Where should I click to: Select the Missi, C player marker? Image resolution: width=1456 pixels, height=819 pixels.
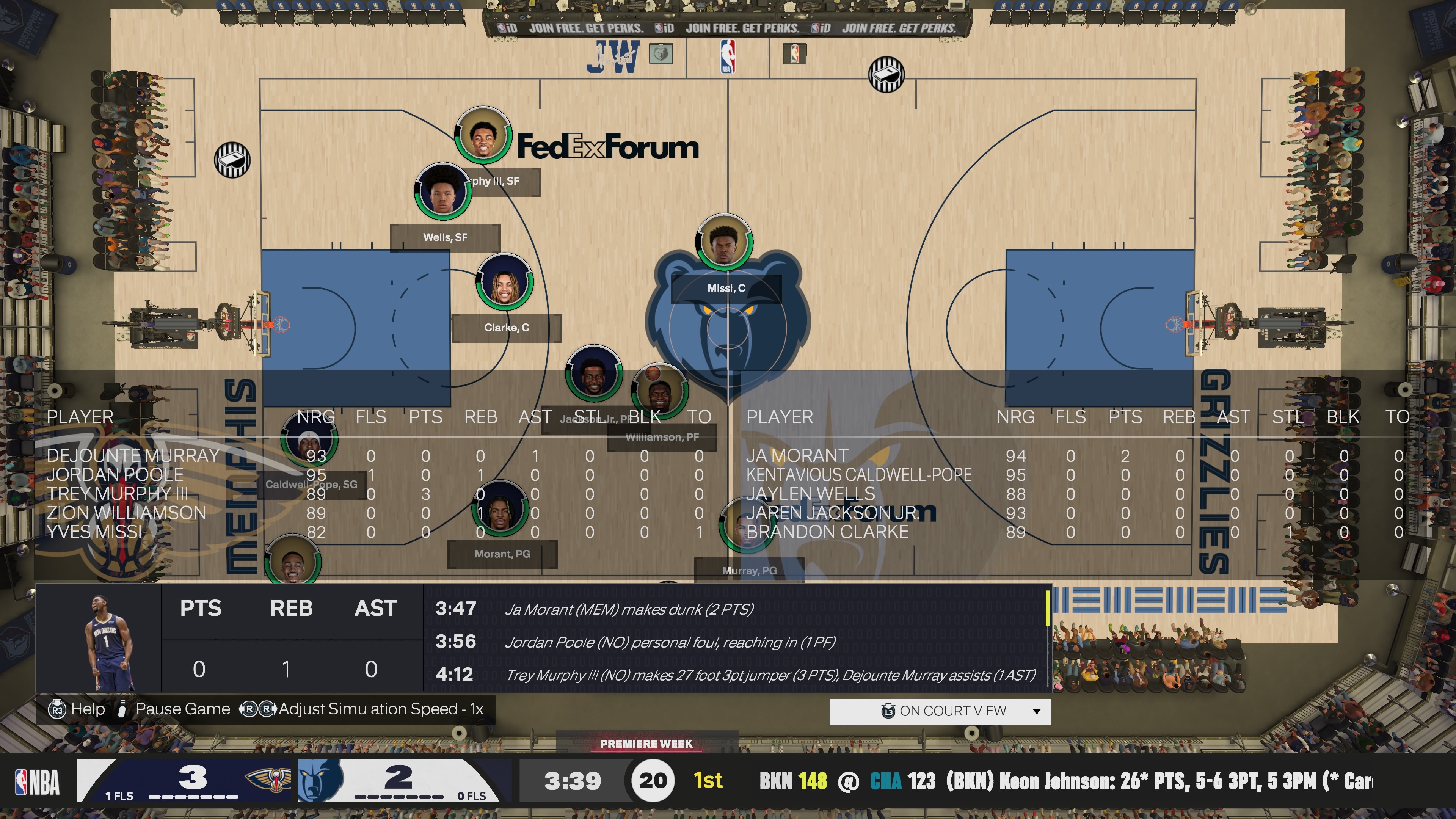coord(724,242)
